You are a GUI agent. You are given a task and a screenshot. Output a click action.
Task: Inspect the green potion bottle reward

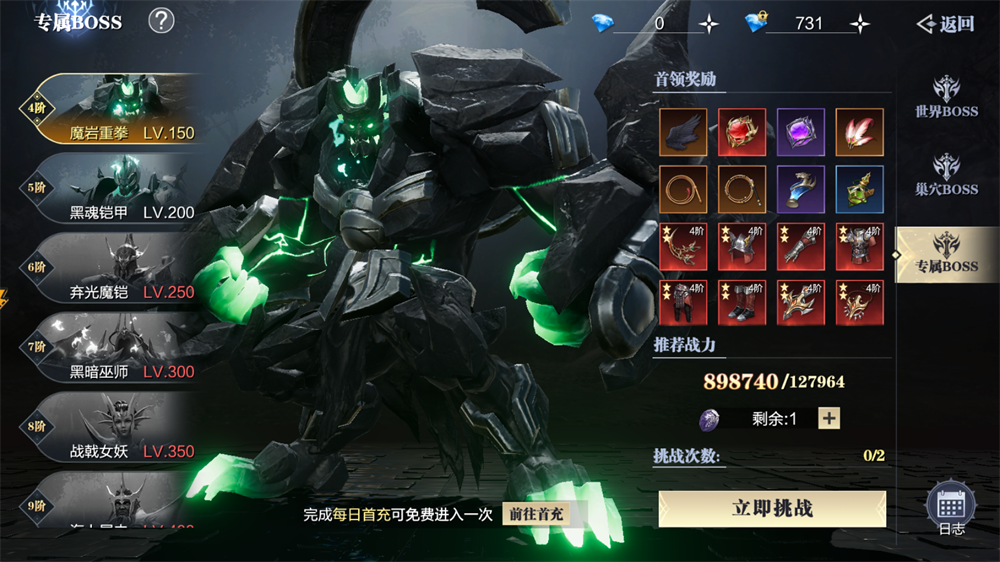click(x=860, y=190)
